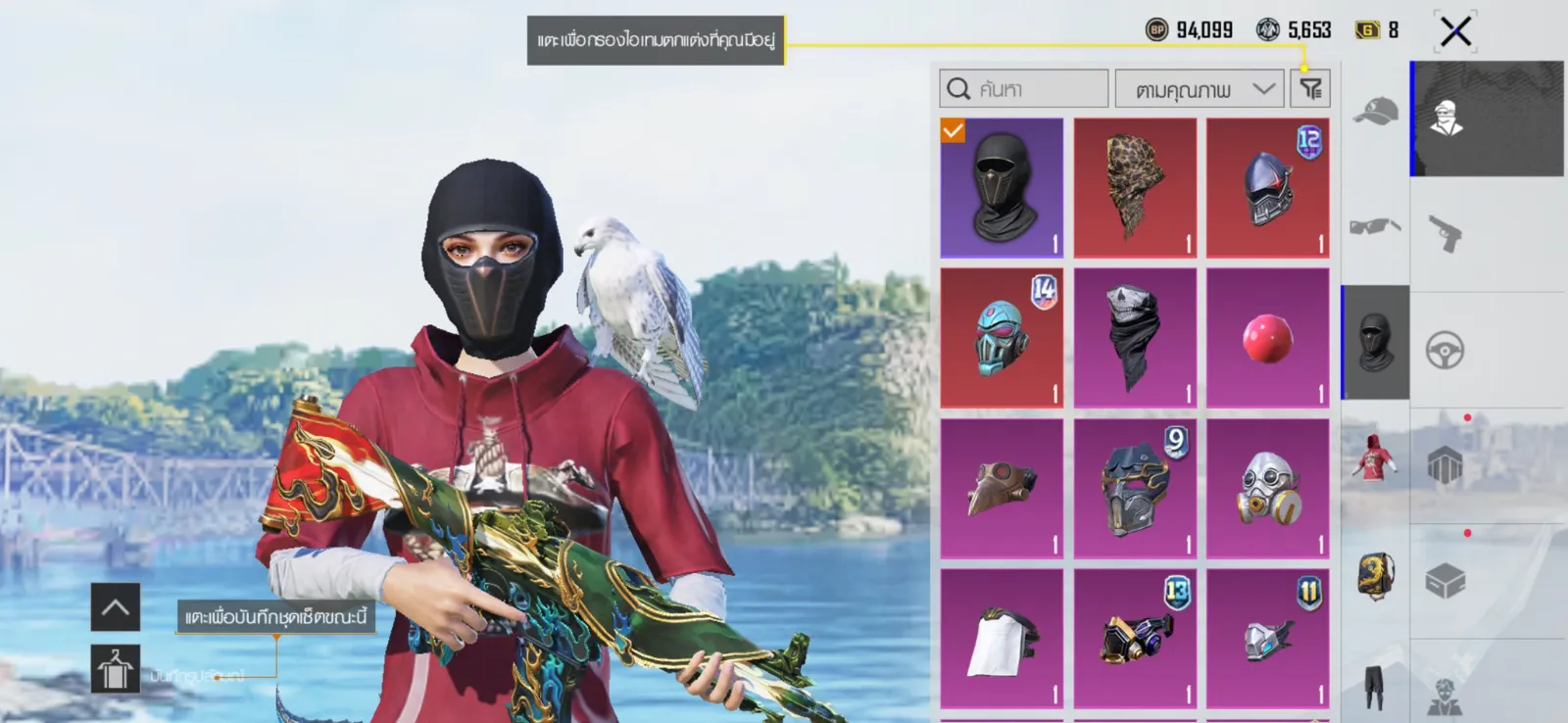Open the pistol weapon skins tab
The height and width of the screenshot is (723, 1568).
tap(1445, 233)
